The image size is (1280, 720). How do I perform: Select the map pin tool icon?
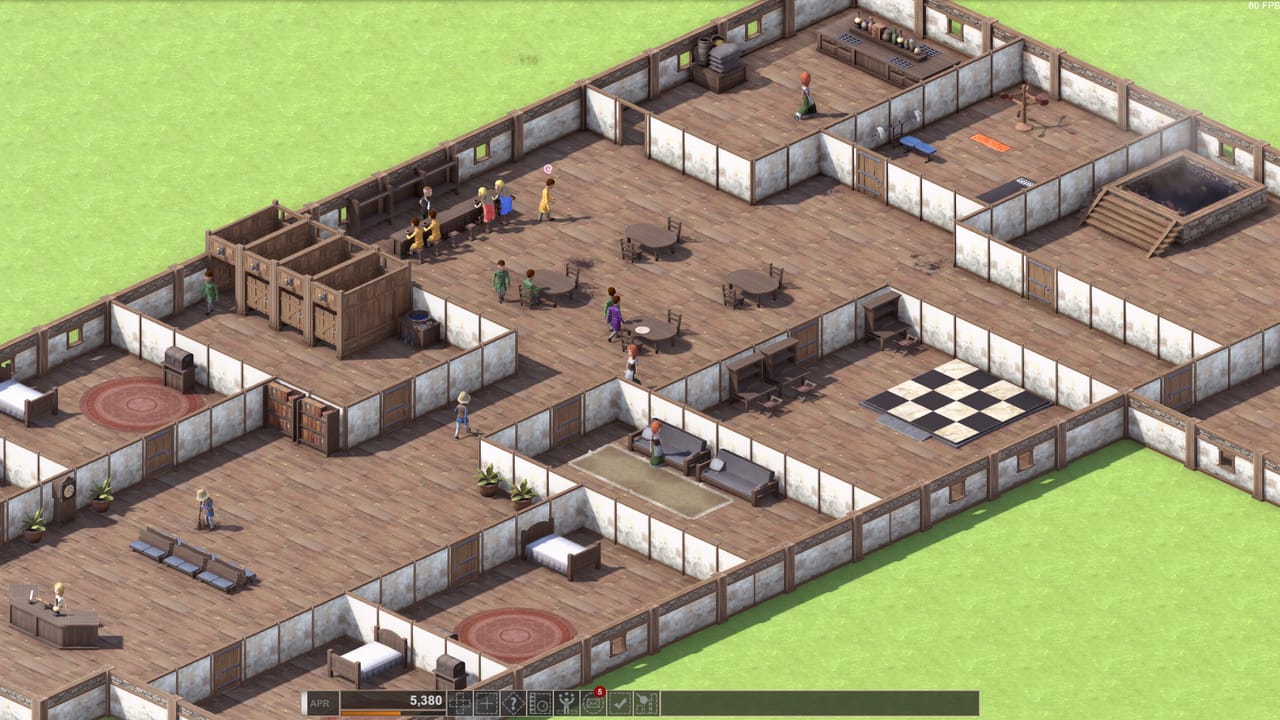tap(645, 702)
